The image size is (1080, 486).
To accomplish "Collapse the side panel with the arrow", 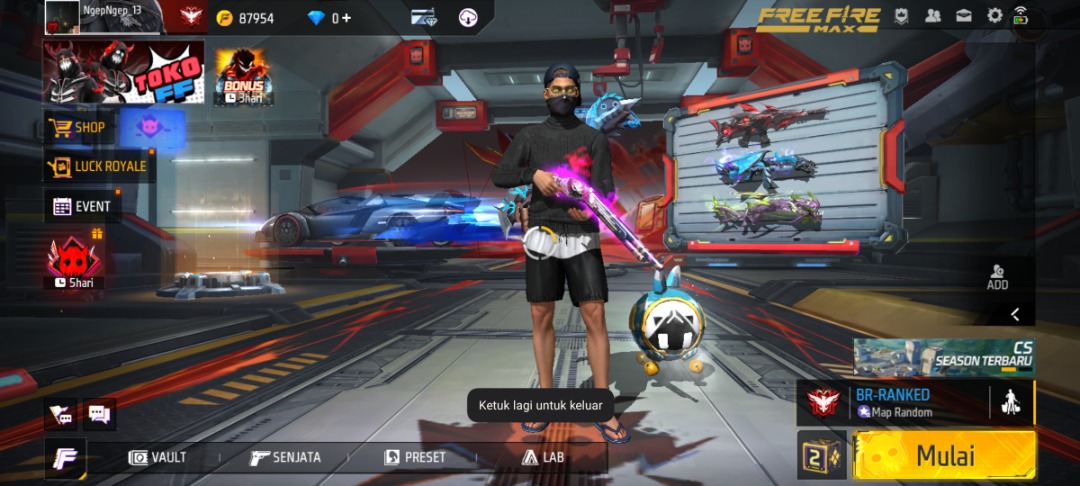I will click(1015, 314).
